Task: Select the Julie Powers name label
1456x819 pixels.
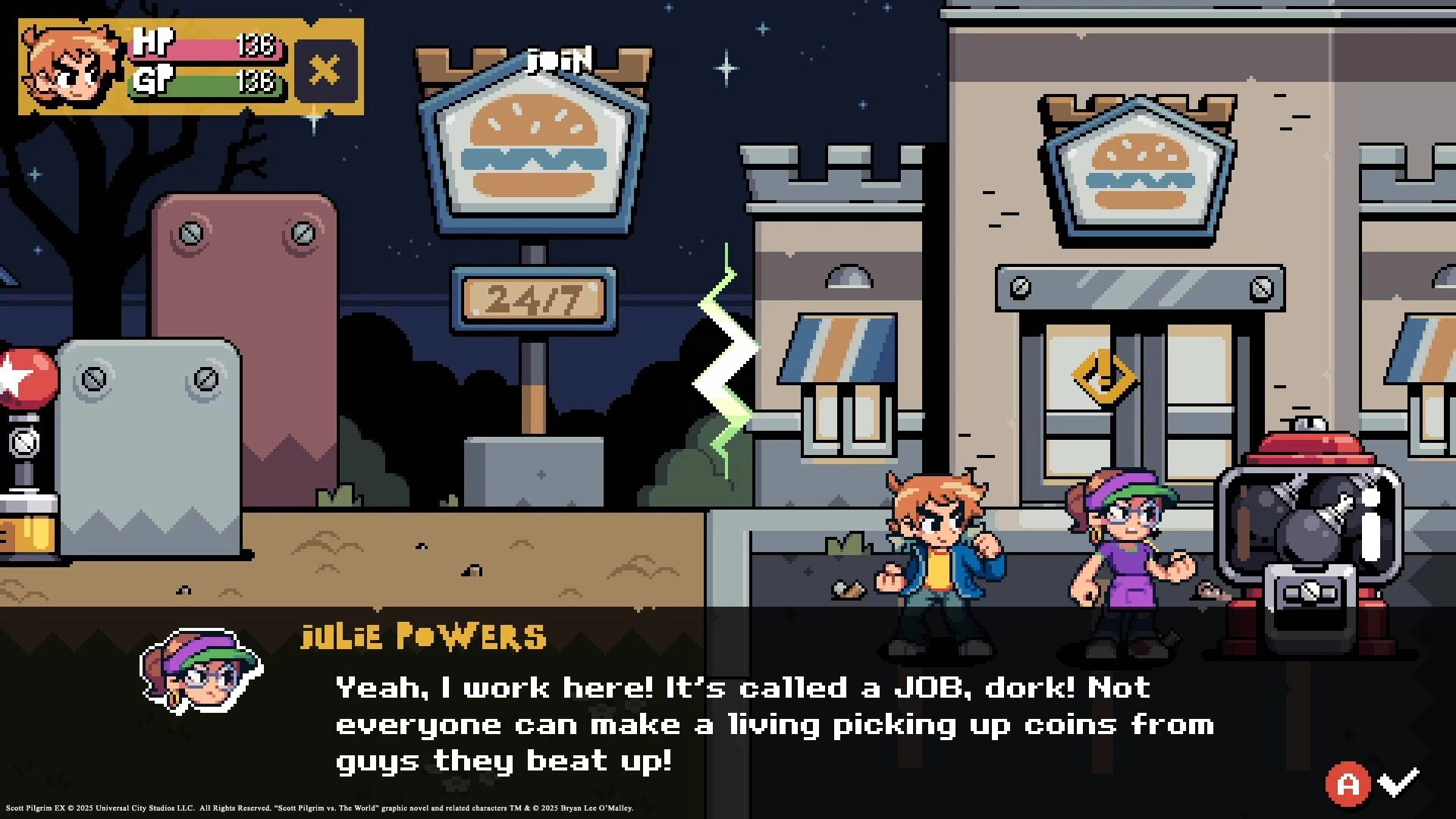Action: 422,637
